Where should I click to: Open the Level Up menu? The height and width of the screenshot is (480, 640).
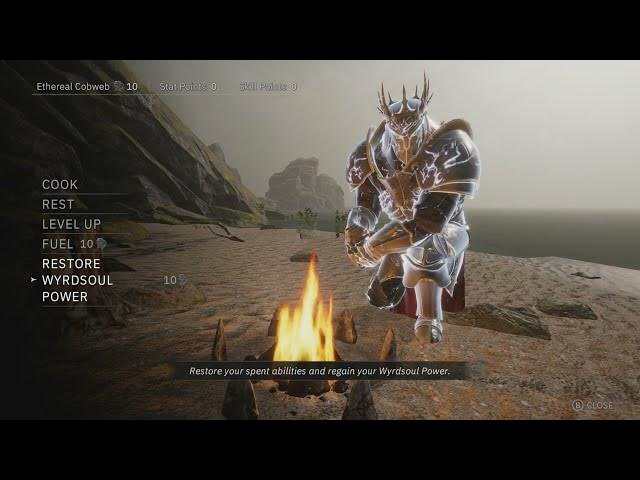[71, 224]
